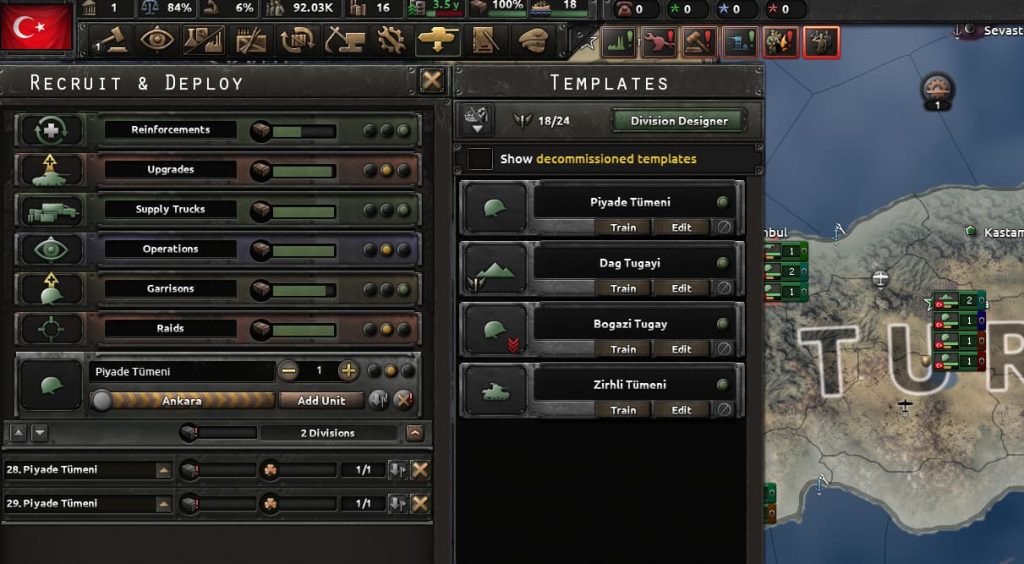Viewport: 1024px width, 564px height.
Task: Edit the Piyade Tümeni template
Action: tap(682, 228)
